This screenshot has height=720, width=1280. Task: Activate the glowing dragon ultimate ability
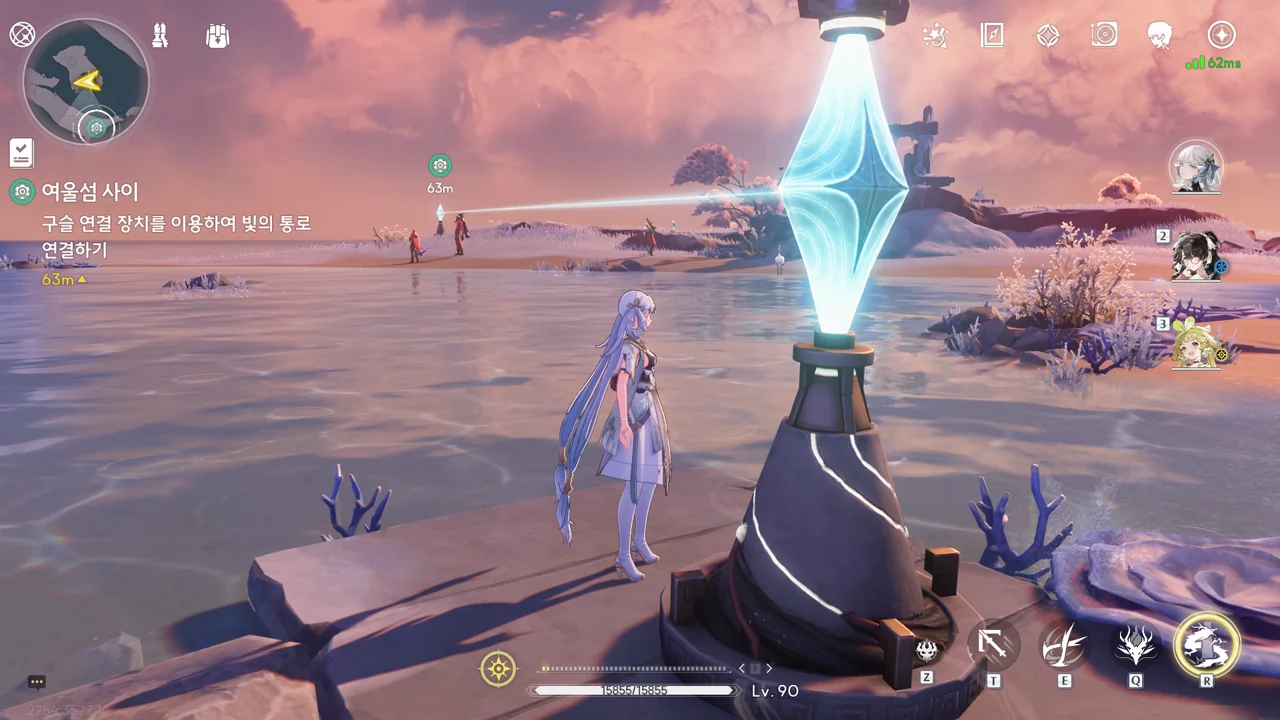click(1207, 645)
